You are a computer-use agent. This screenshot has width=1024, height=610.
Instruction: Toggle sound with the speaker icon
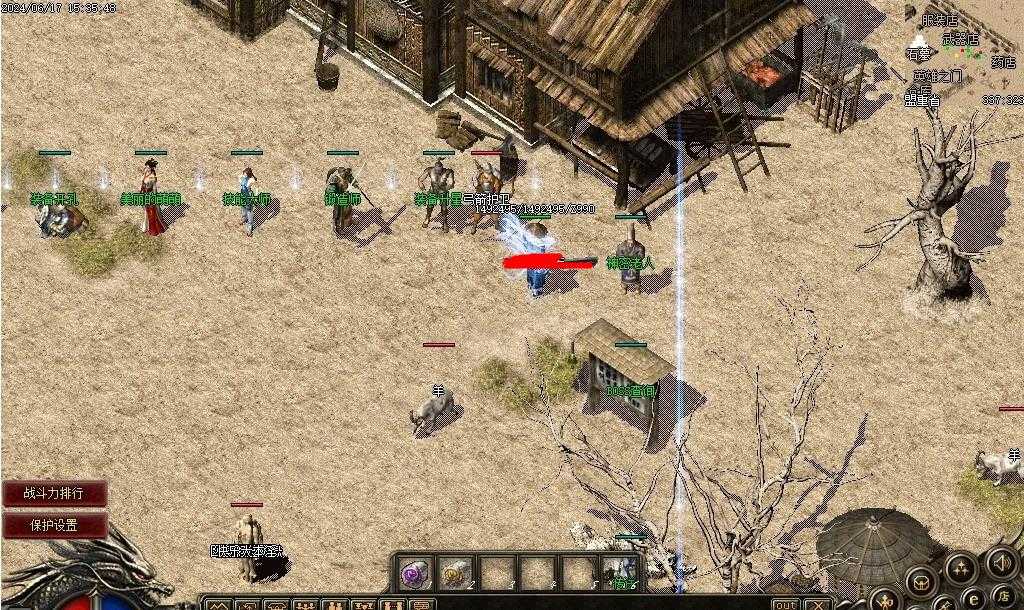(x=1002, y=561)
